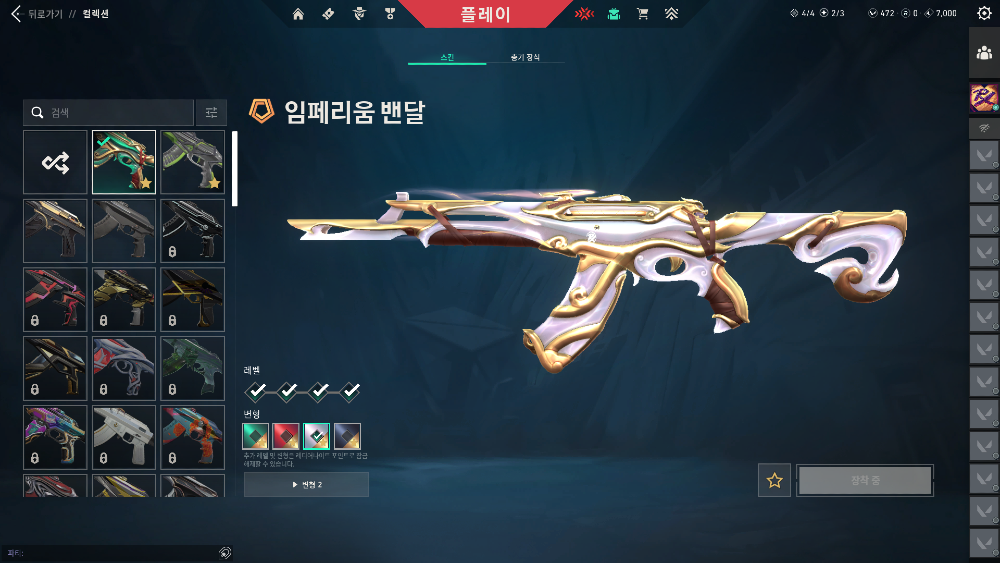This screenshot has height=563, width=1000.
Task: Click the 검색 search field
Action: pos(108,113)
